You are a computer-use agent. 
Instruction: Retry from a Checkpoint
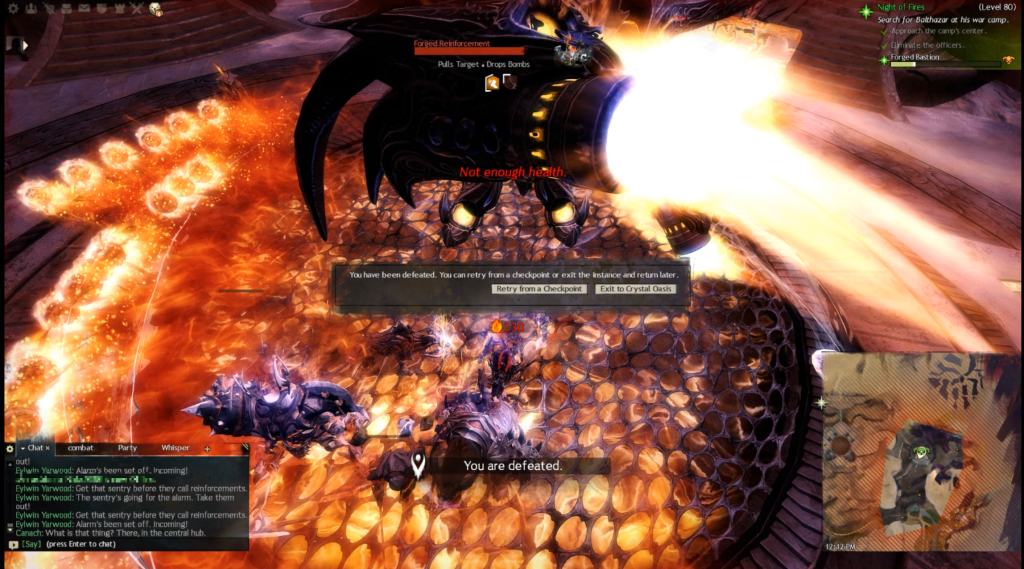(x=539, y=289)
